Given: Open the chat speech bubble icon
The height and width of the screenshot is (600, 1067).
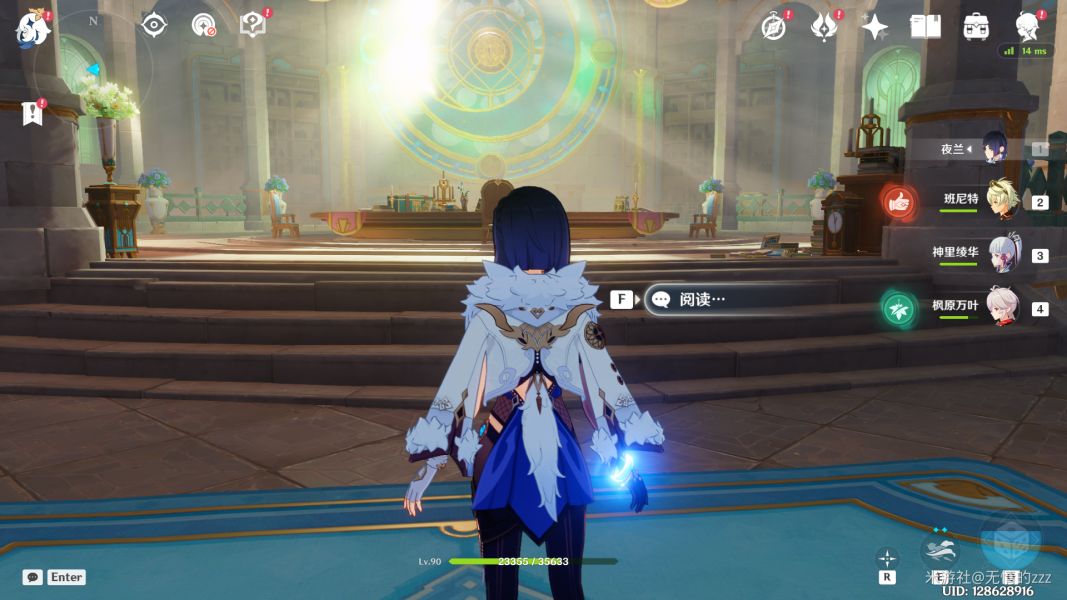Looking at the screenshot, I should click(x=33, y=577).
